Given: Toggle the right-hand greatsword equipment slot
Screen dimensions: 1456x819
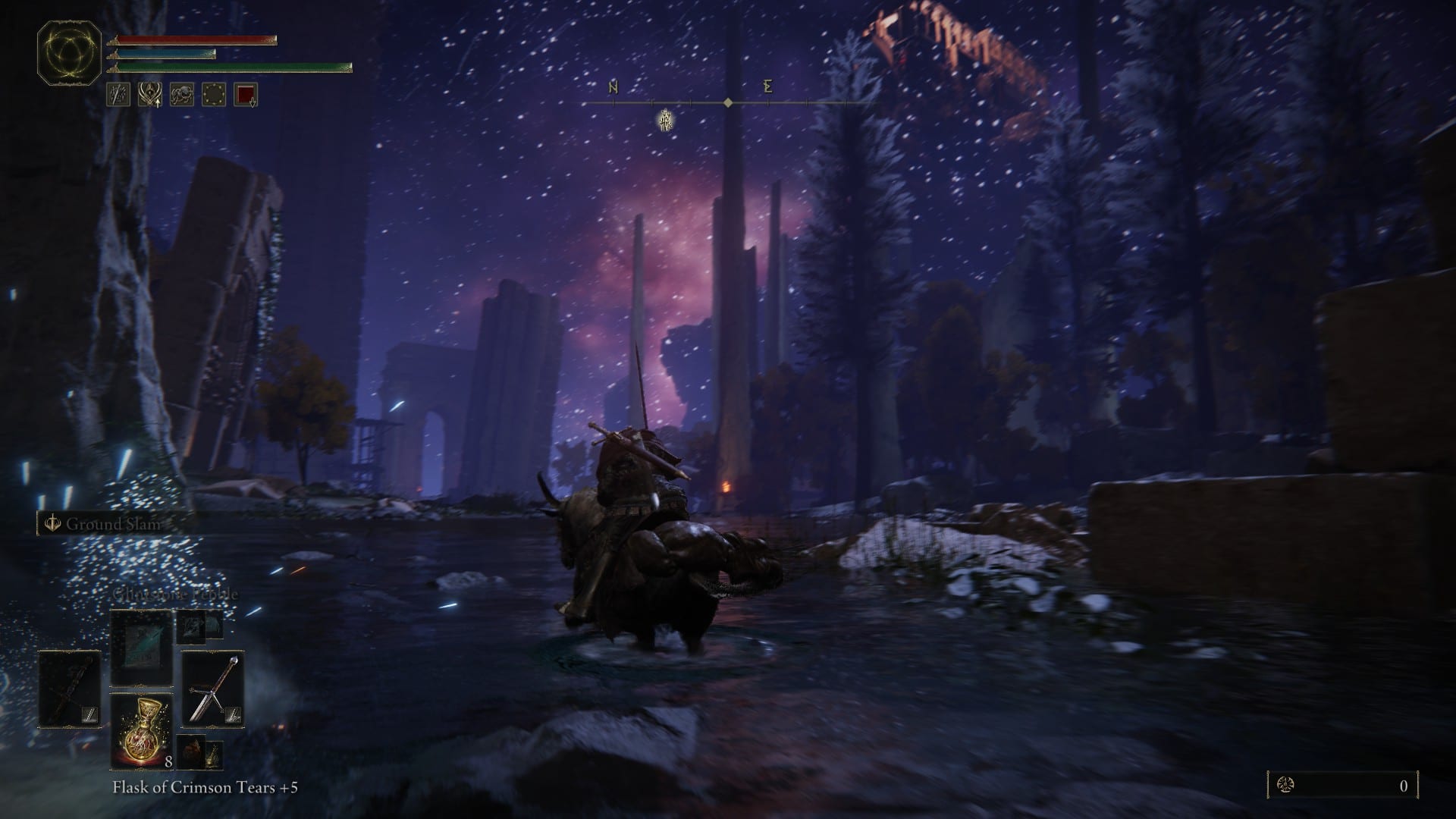Looking at the screenshot, I should [x=215, y=688].
